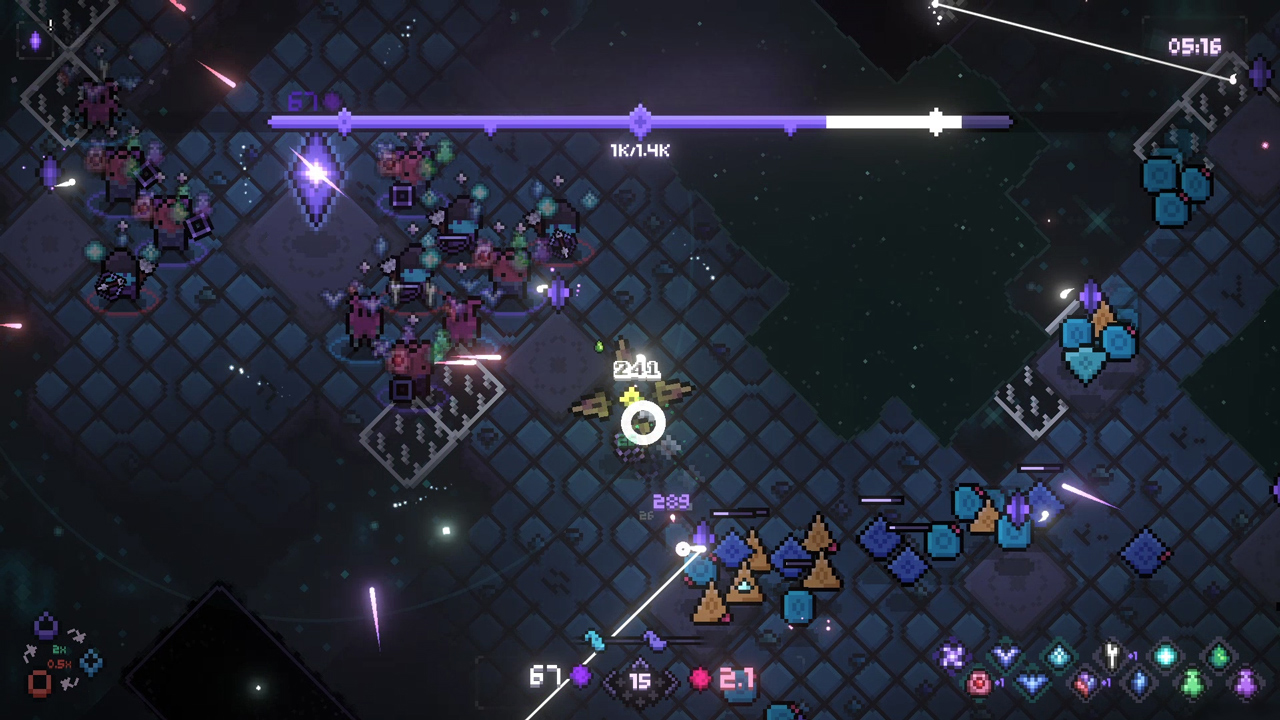The height and width of the screenshot is (720, 1280).
Task: Click the blue bat-shaped gem icon
Action: point(1032,681)
